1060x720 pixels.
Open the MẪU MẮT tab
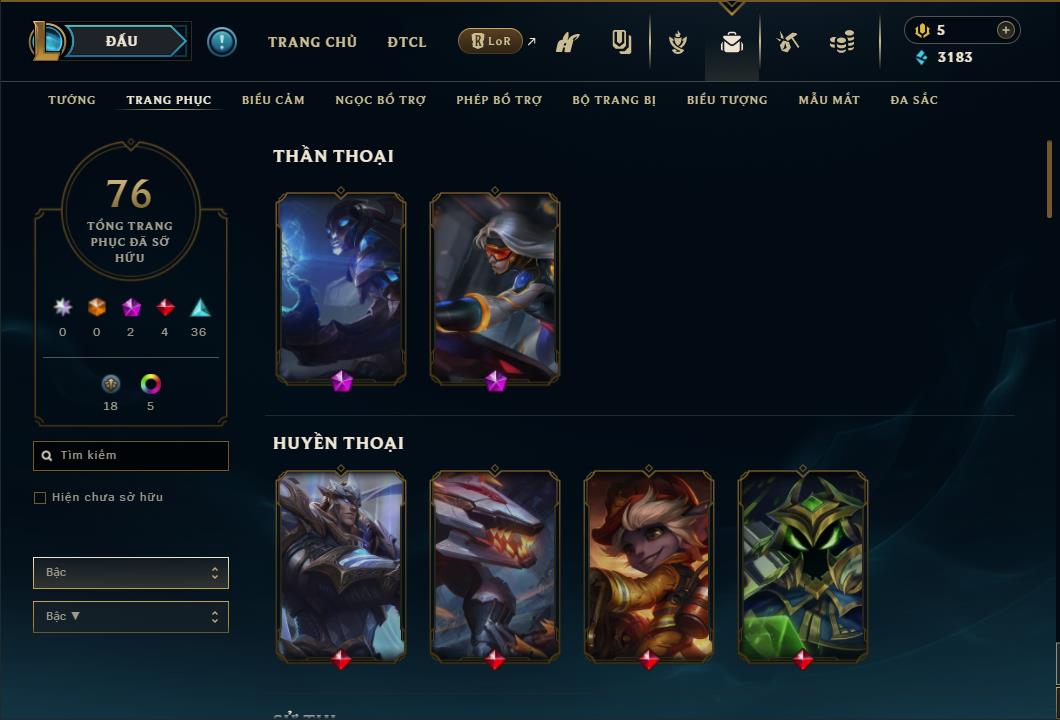(829, 100)
